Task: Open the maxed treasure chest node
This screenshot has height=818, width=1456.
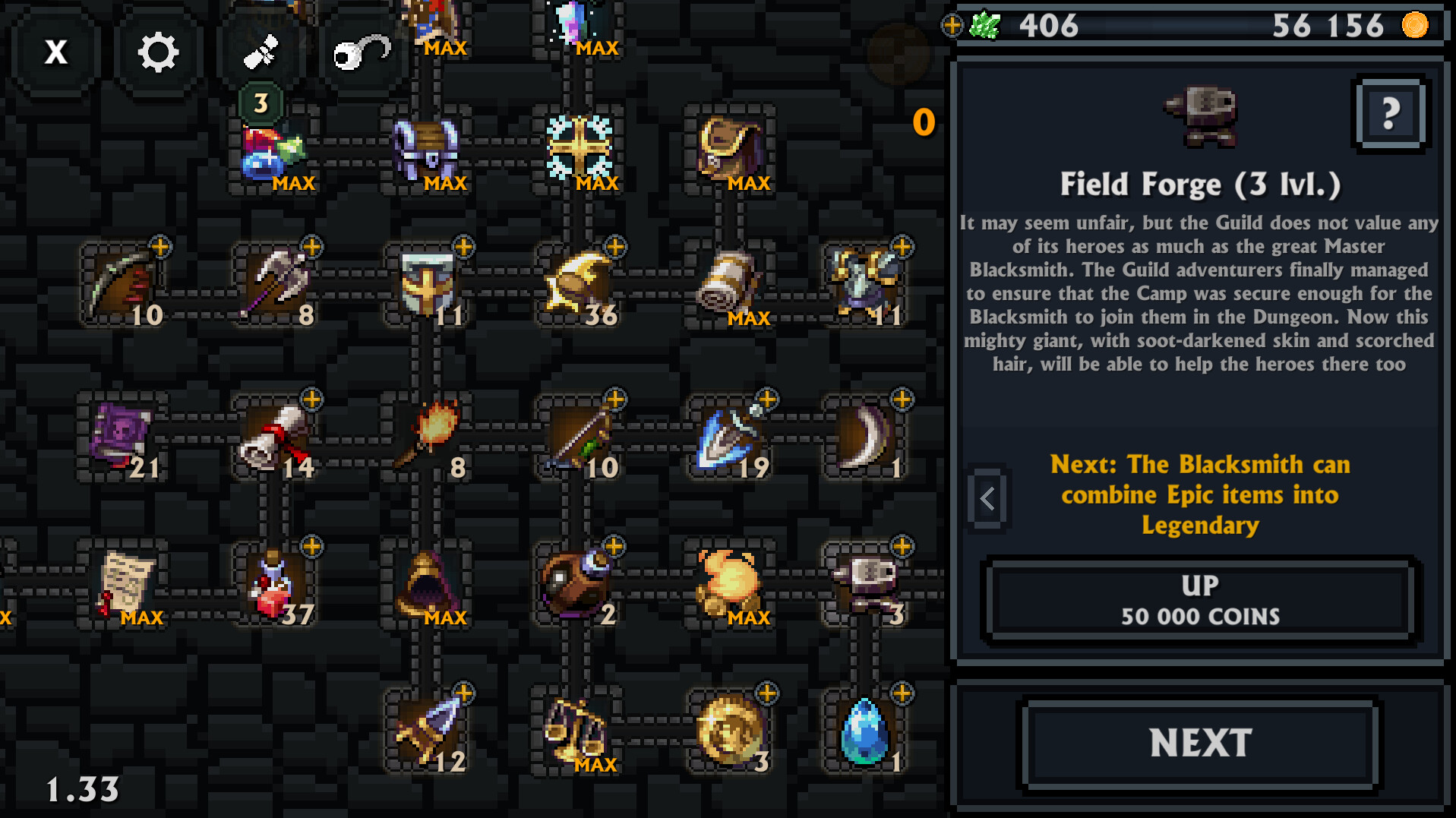Action: pos(425,148)
